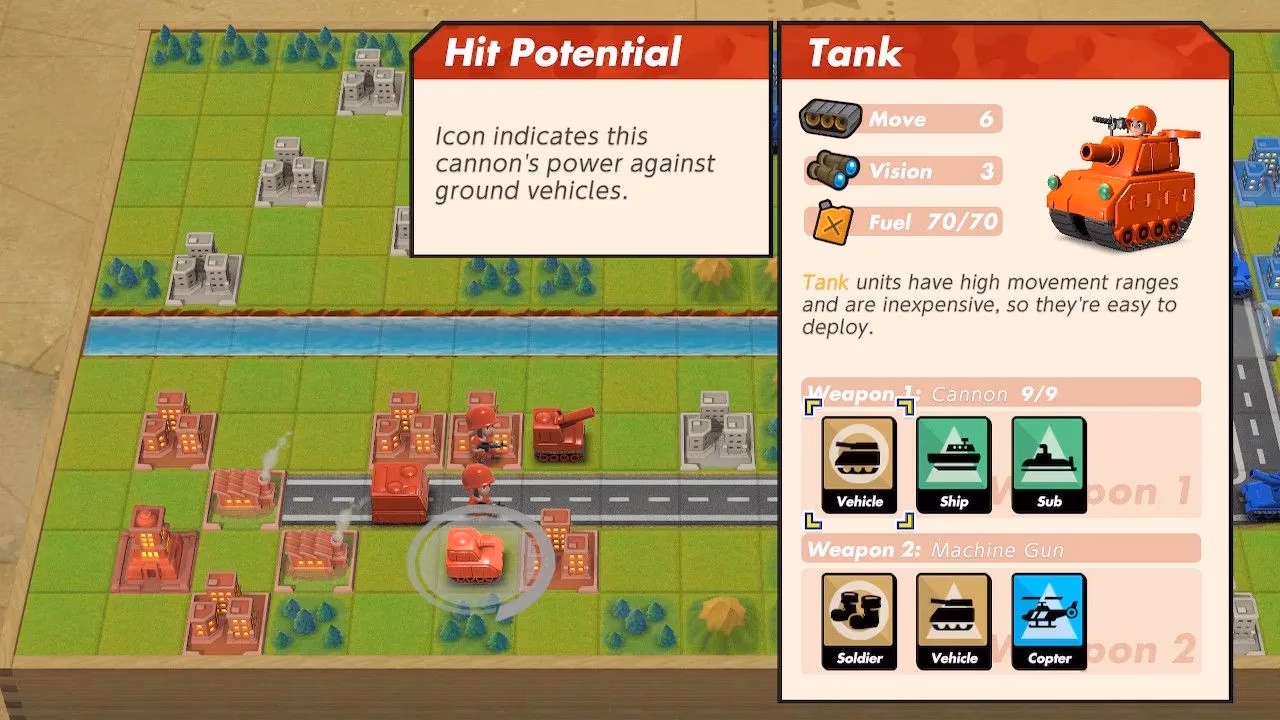Image resolution: width=1280 pixels, height=720 pixels.
Task: Click the Ship icon in Weapon 1
Action: [954, 462]
